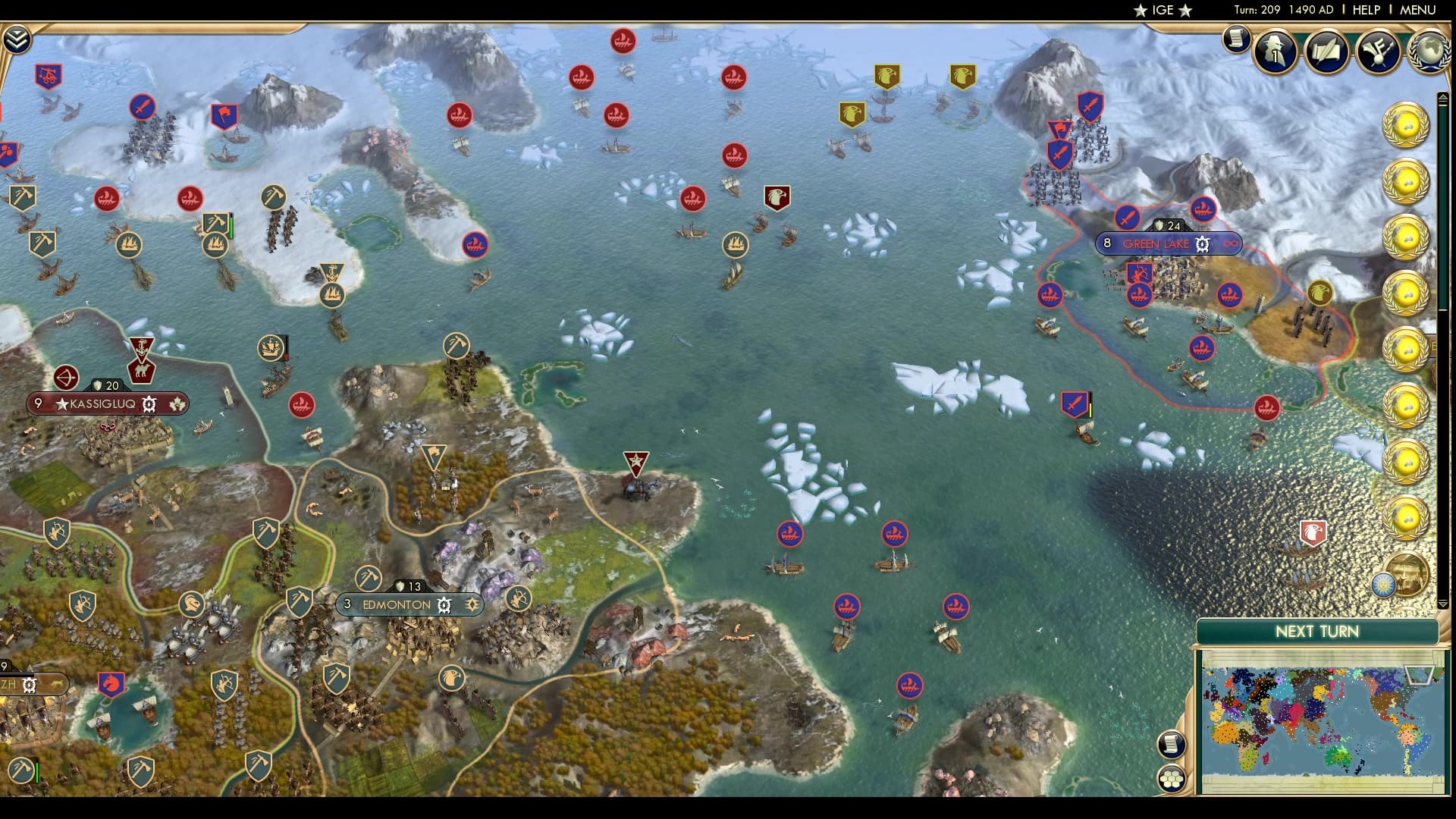This screenshot has height=819, width=1456.
Task: Toggle the hex grid button below the minimap
Action: [x=1173, y=779]
